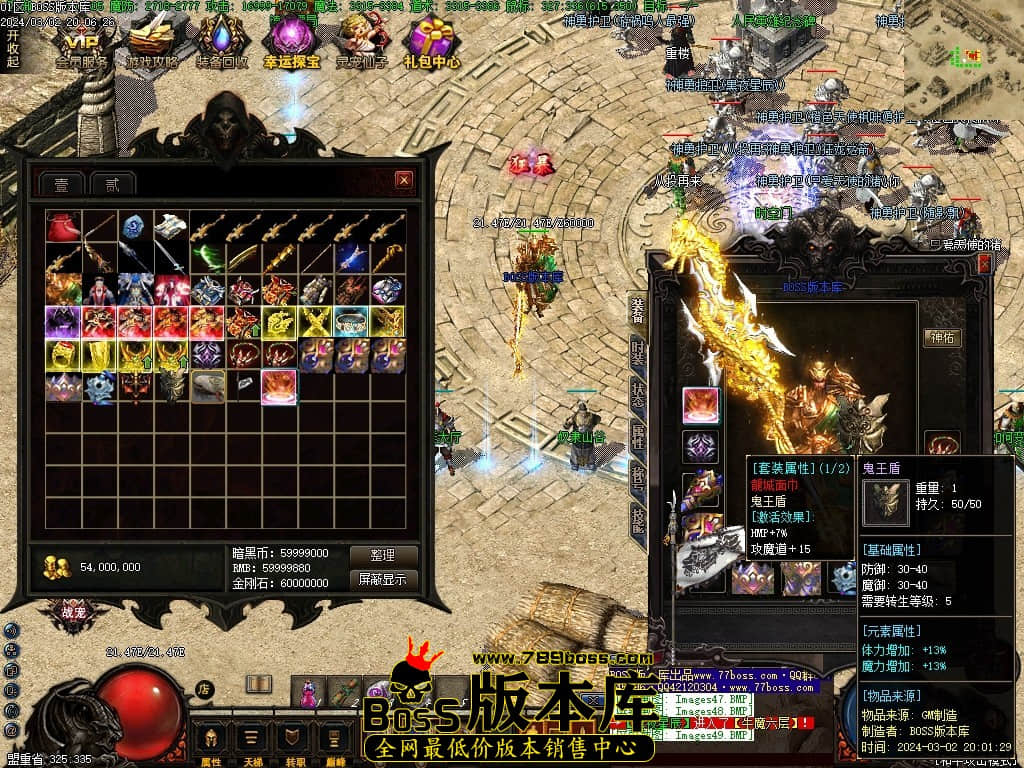Image resolution: width=1024 pixels, height=768 pixels.
Task: Select the flaming ring item with pink border
Action: pyautogui.click(x=279, y=387)
